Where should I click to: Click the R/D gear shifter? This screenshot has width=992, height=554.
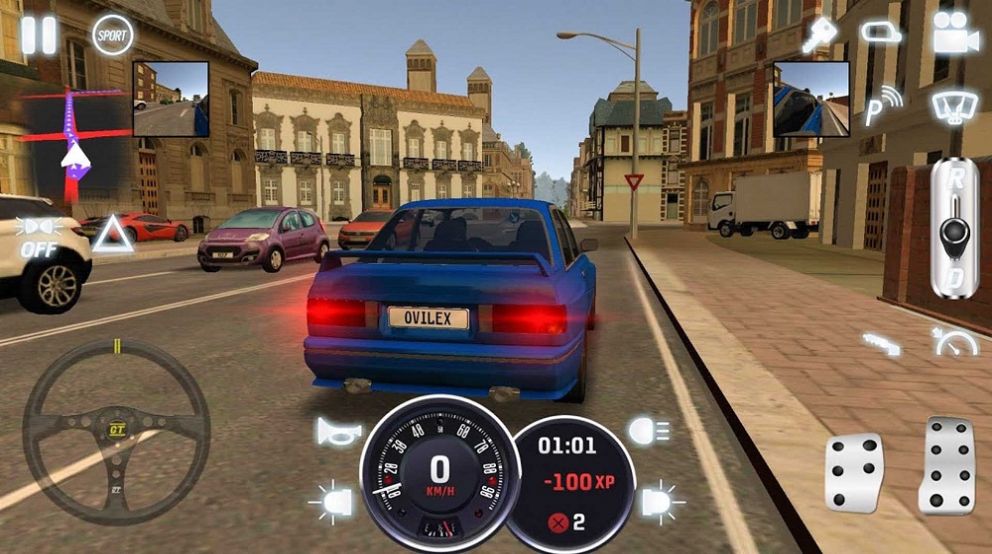(954, 227)
